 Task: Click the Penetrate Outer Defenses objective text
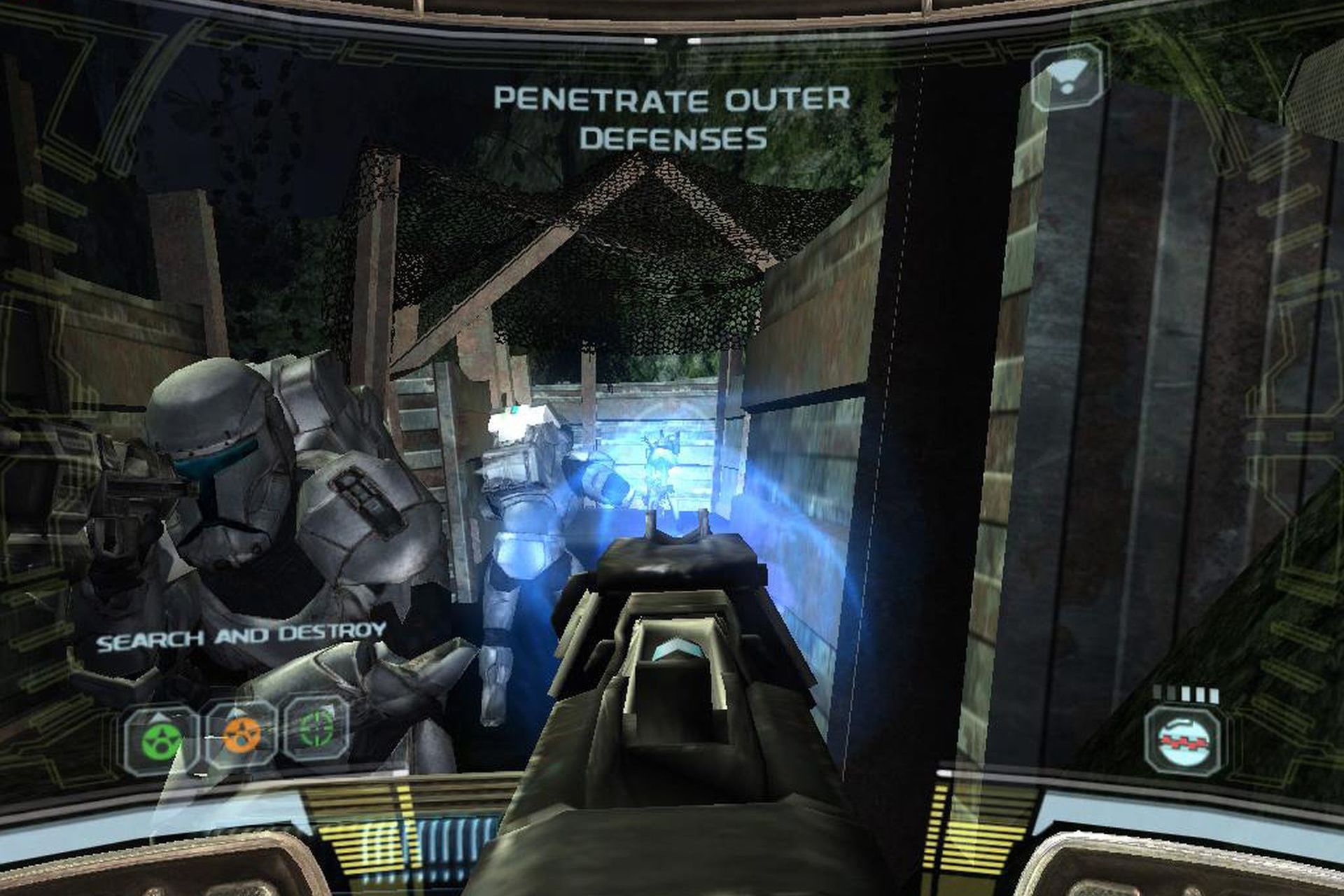coord(673,118)
